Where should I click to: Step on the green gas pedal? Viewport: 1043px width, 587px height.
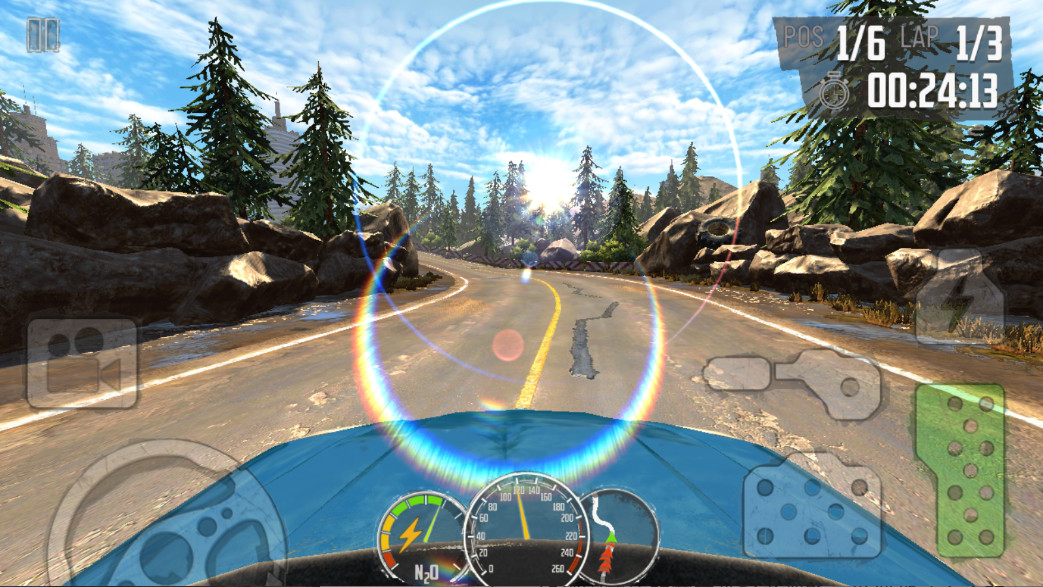tap(960, 468)
